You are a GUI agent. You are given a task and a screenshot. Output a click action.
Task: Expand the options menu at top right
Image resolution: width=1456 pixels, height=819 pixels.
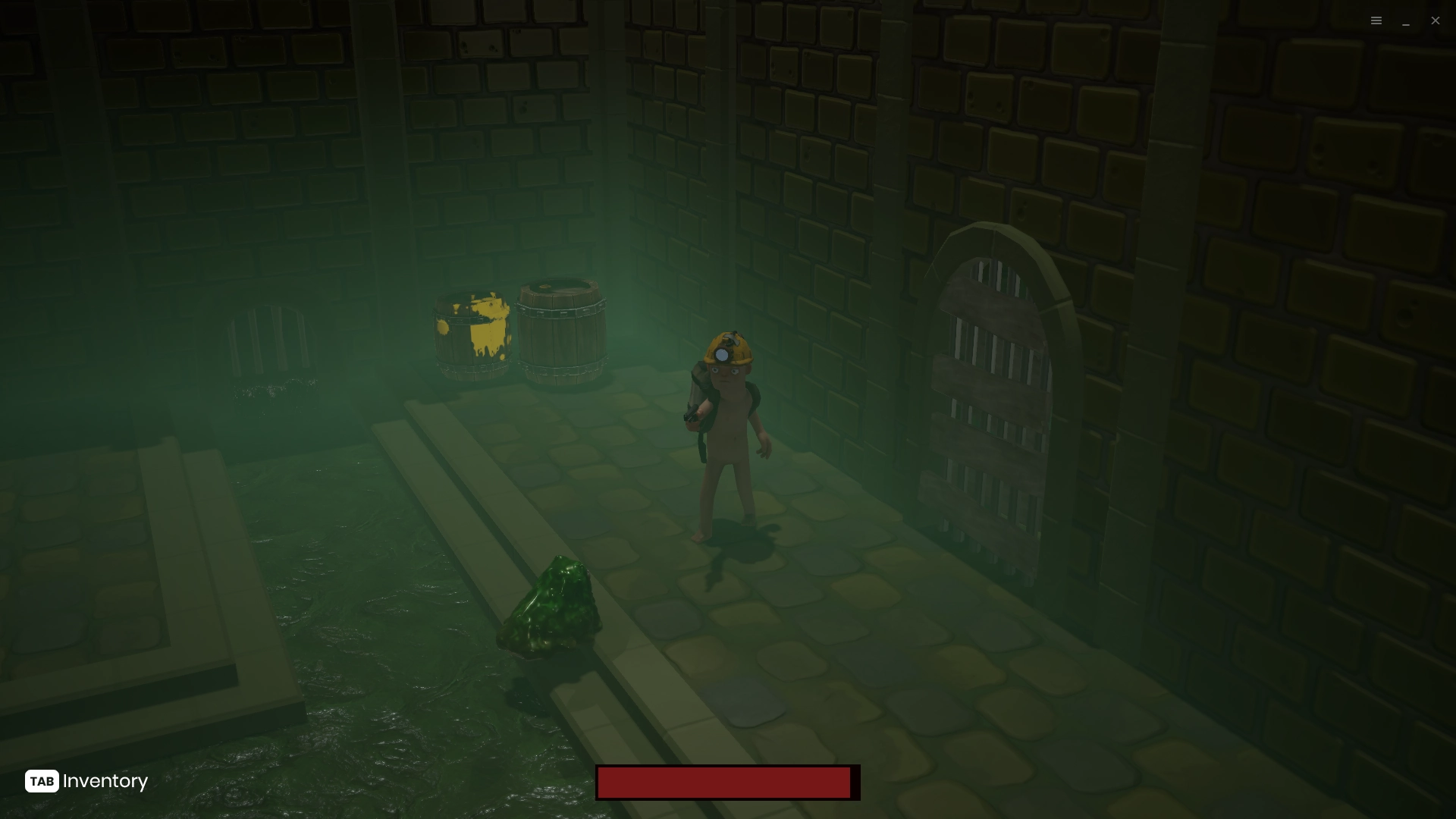[x=1376, y=20]
